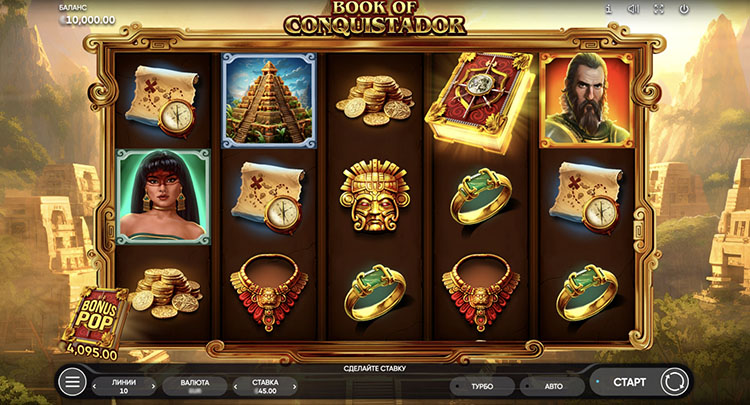Decrease the number of ЛИНИИ
The width and height of the screenshot is (750, 405).
(x=95, y=385)
